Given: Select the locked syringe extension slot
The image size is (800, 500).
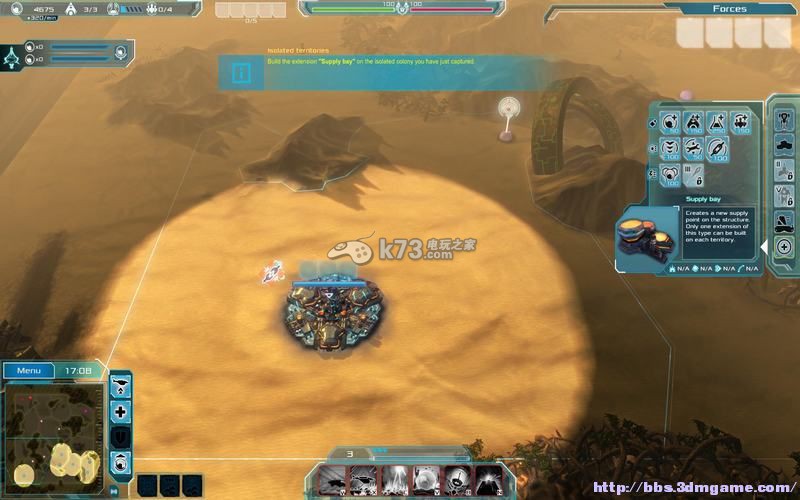Looking at the screenshot, I should click(692, 174).
